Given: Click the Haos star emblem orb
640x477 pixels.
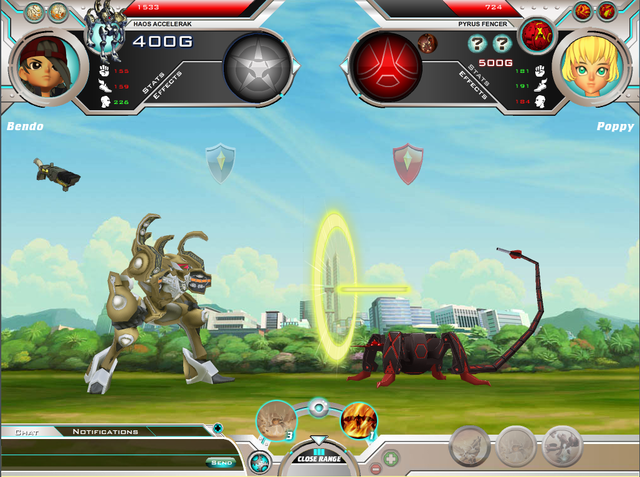Looking at the screenshot, I should [x=257, y=66].
